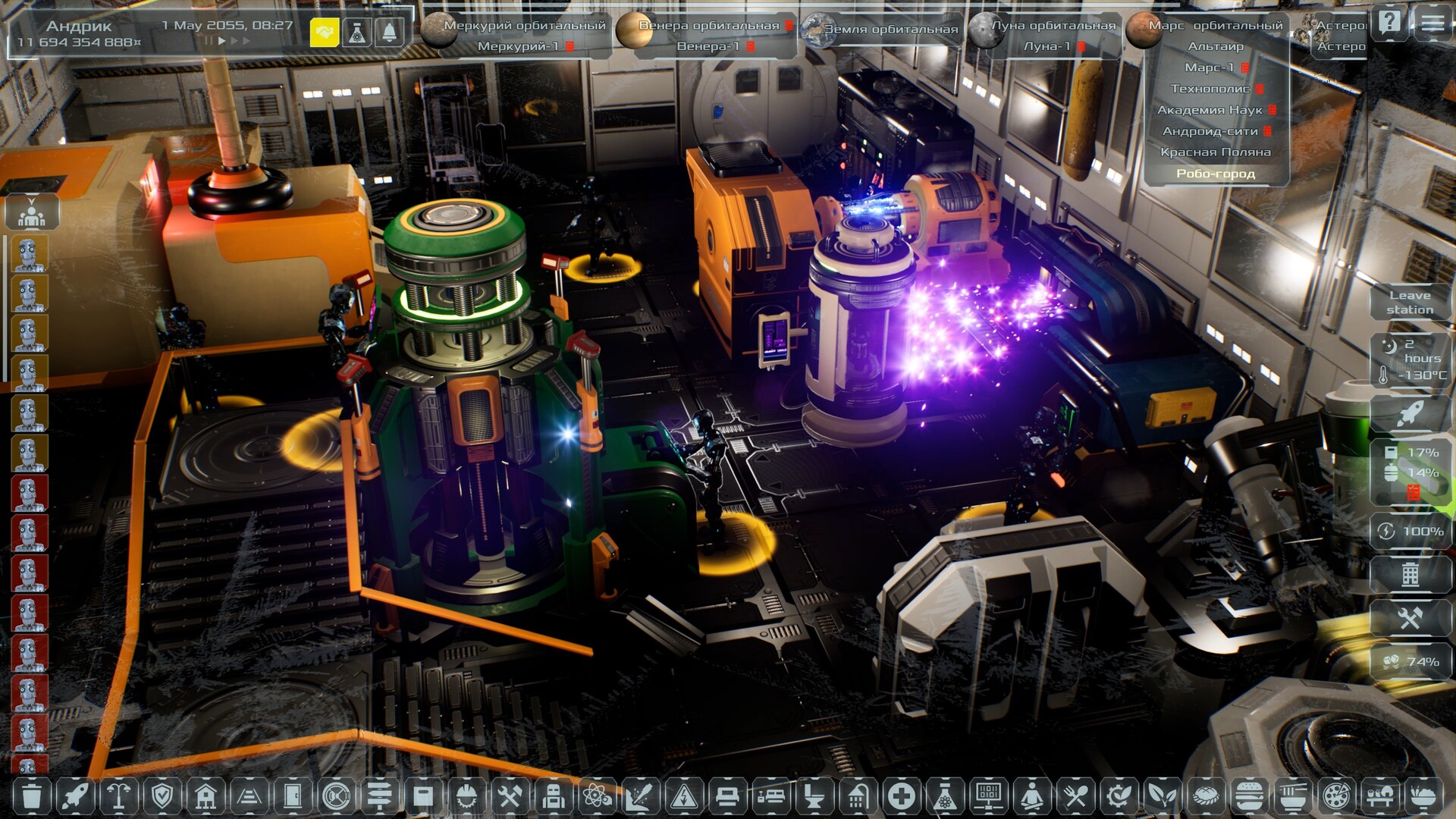
Task: Click the Leave station button
Action: (x=1410, y=303)
